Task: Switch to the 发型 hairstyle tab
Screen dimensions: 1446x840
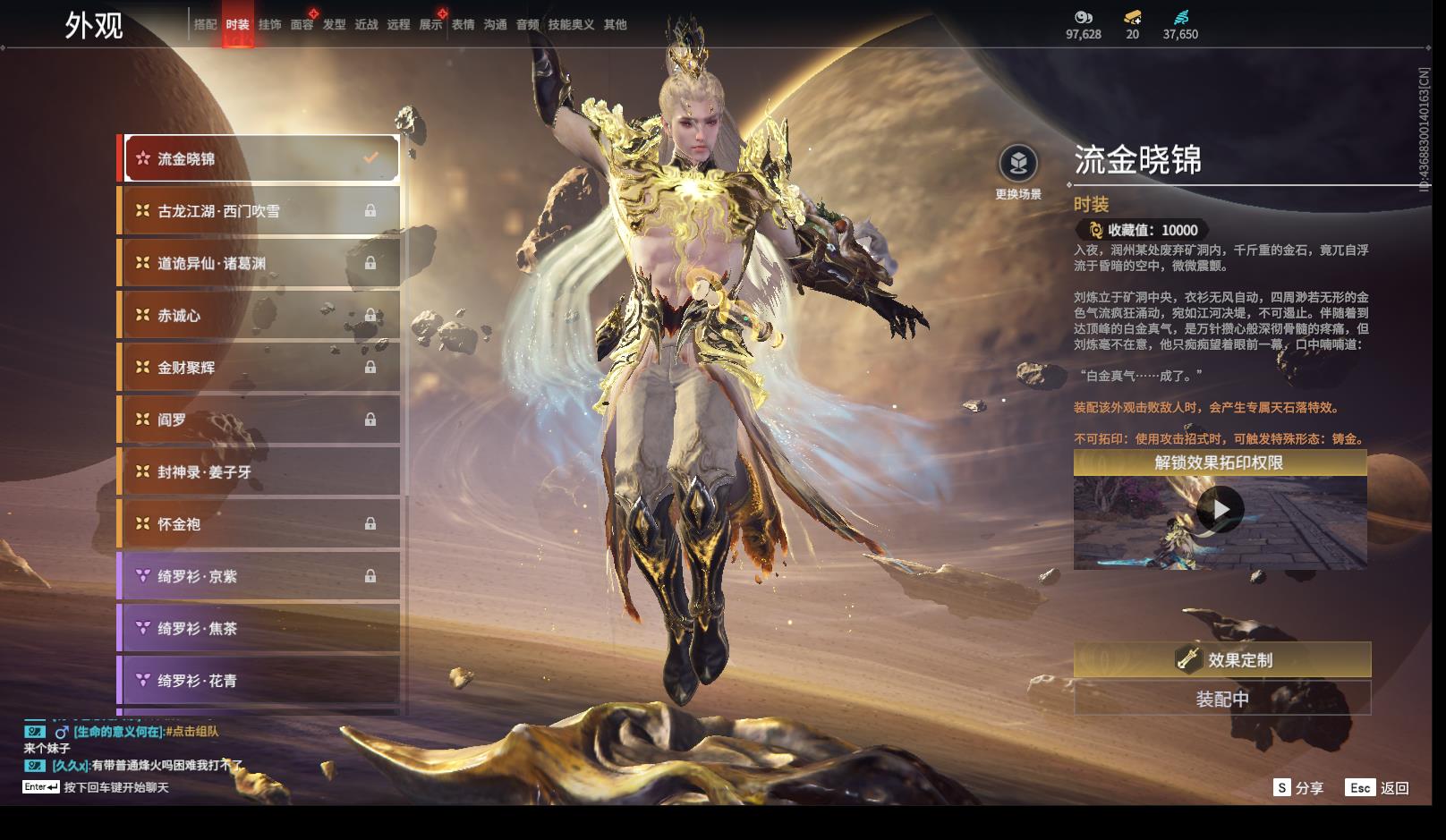Action: [x=334, y=25]
